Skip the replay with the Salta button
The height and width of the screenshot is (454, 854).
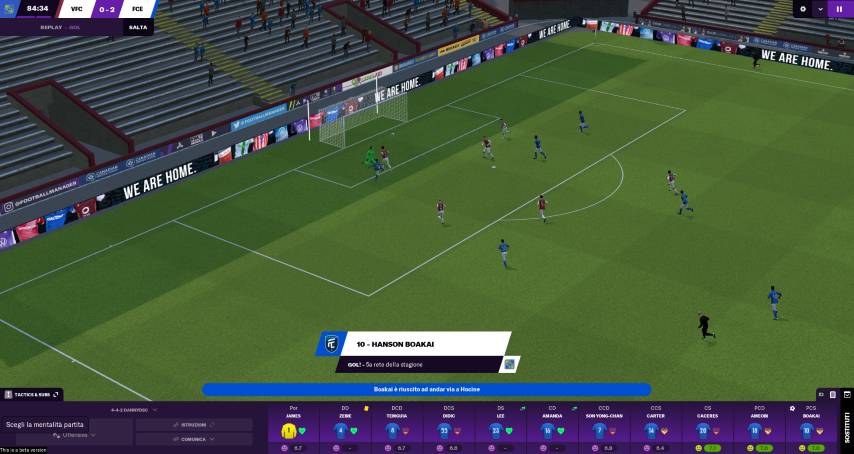[138, 27]
